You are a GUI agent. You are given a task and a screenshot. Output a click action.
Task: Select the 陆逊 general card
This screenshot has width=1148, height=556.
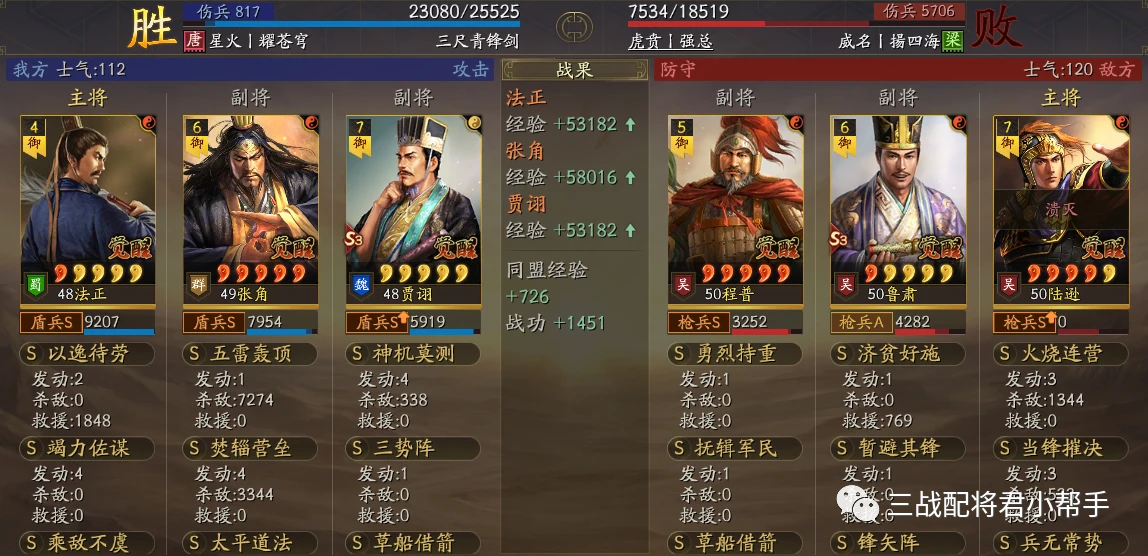pyautogui.click(x=1060, y=210)
